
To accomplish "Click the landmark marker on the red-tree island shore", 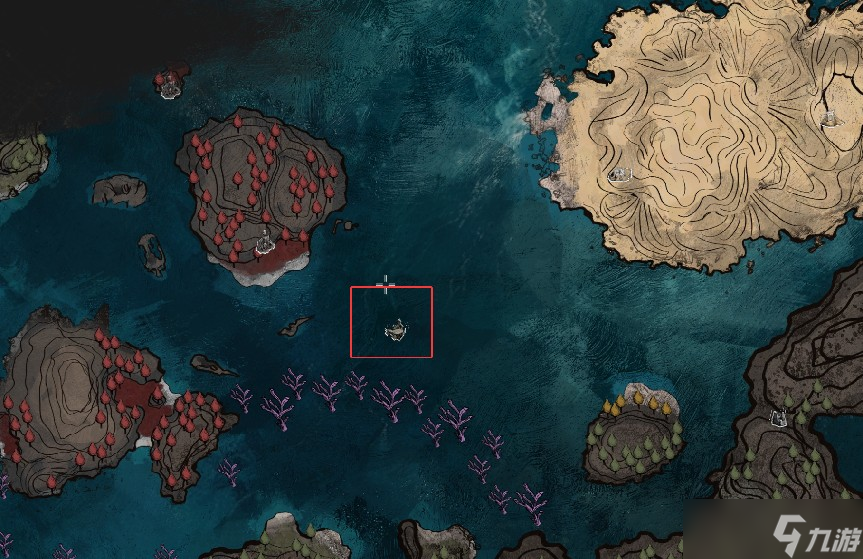I will 265,240.
